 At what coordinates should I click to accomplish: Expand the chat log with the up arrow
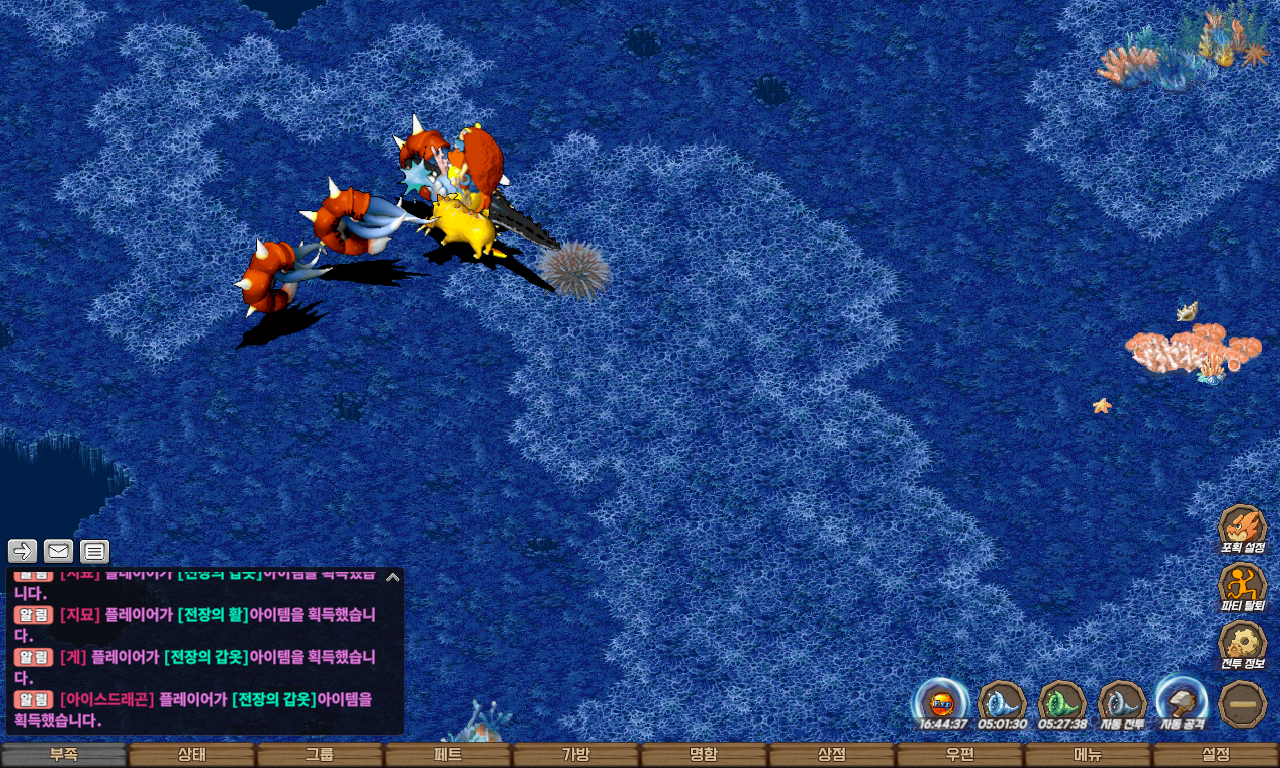point(393,577)
